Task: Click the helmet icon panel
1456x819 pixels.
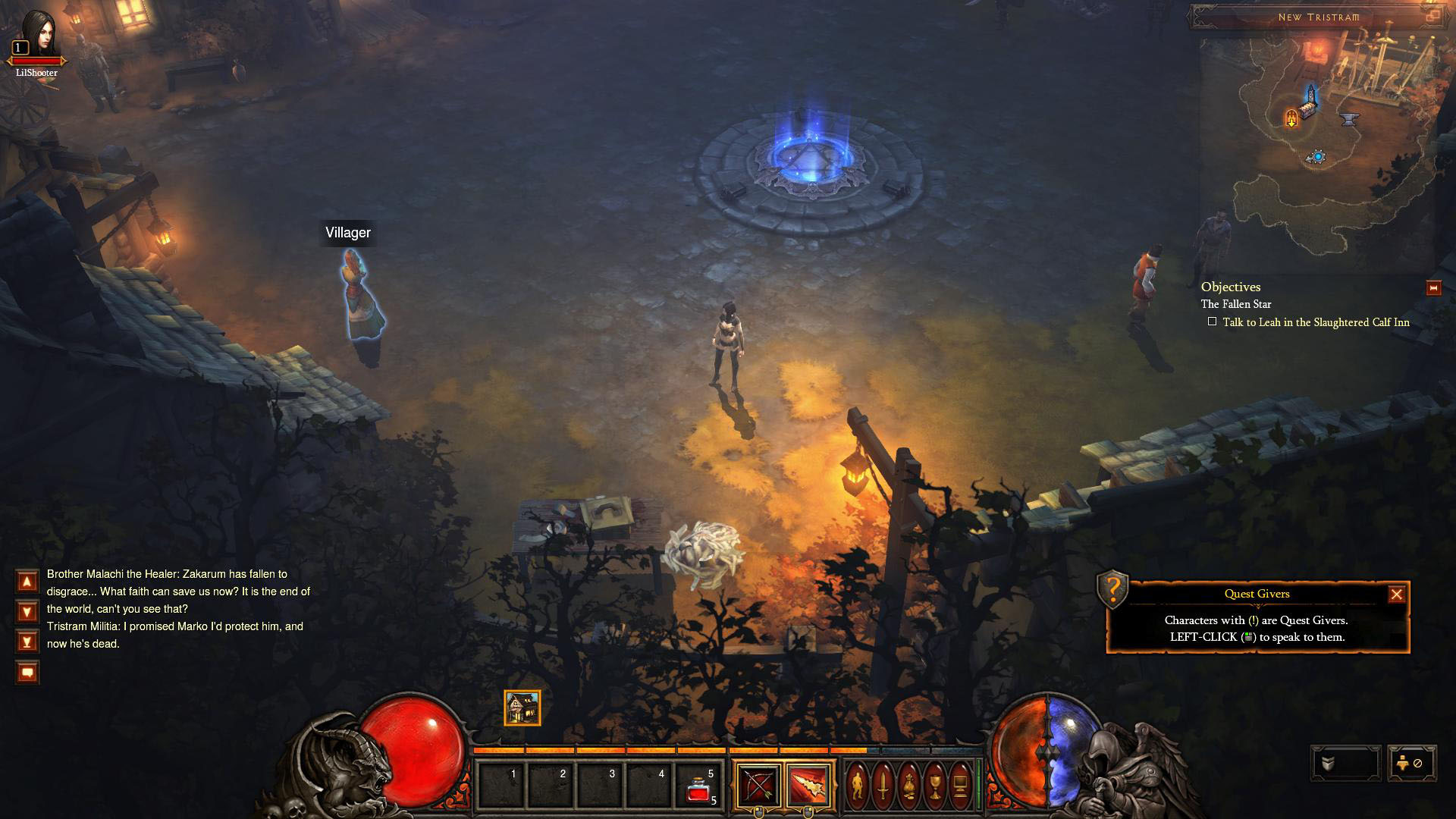Action: 1345,764
